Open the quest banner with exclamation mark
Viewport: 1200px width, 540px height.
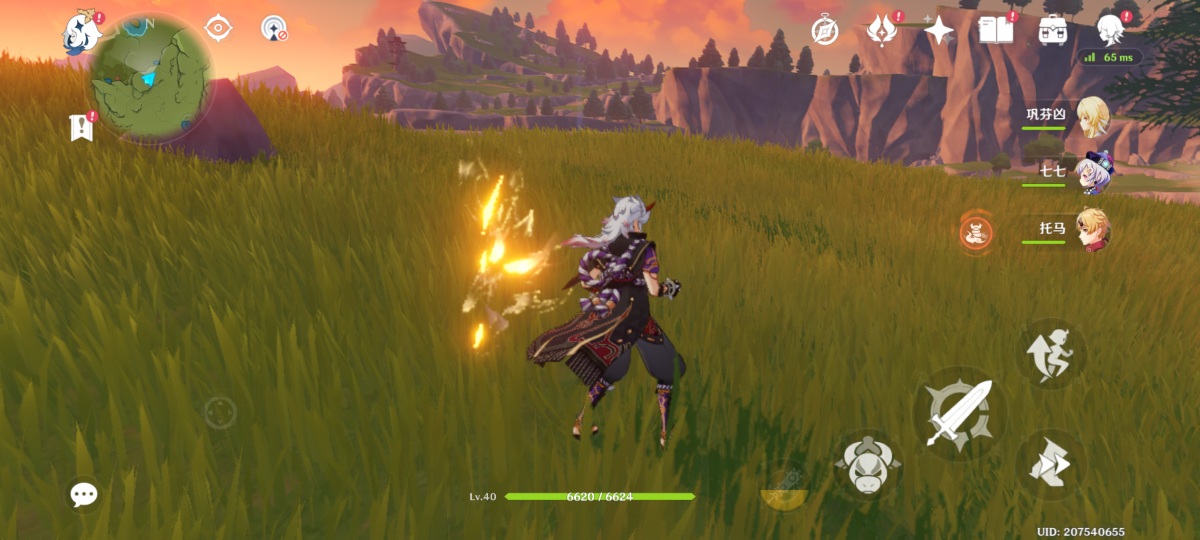[x=81, y=127]
